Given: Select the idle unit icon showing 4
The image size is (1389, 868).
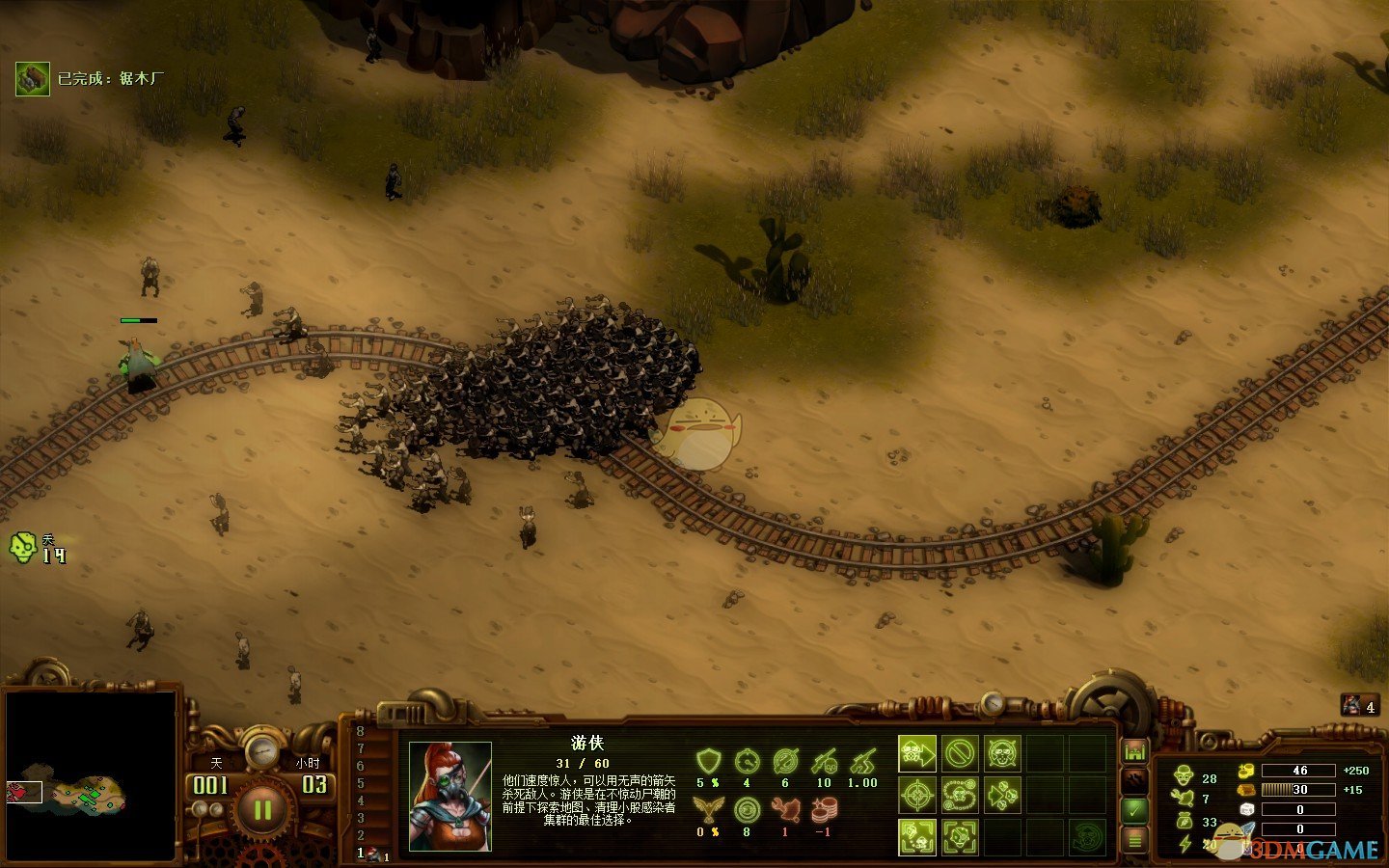Looking at the screenshot, I should 1359,706.
